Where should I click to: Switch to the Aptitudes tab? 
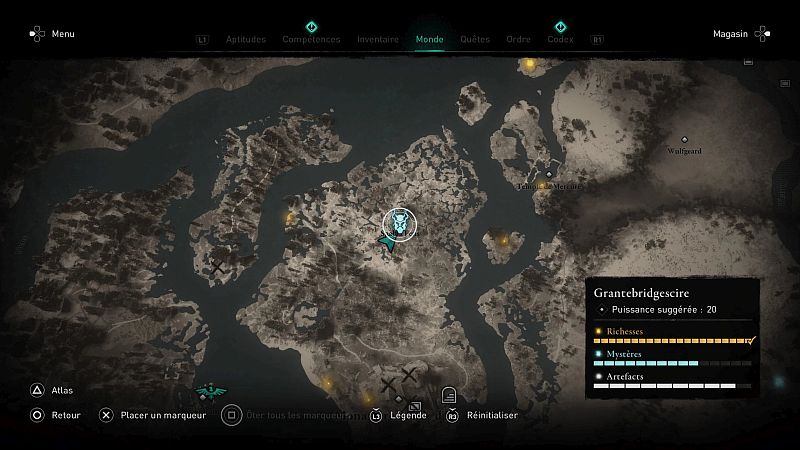click(x=245, y=40)
